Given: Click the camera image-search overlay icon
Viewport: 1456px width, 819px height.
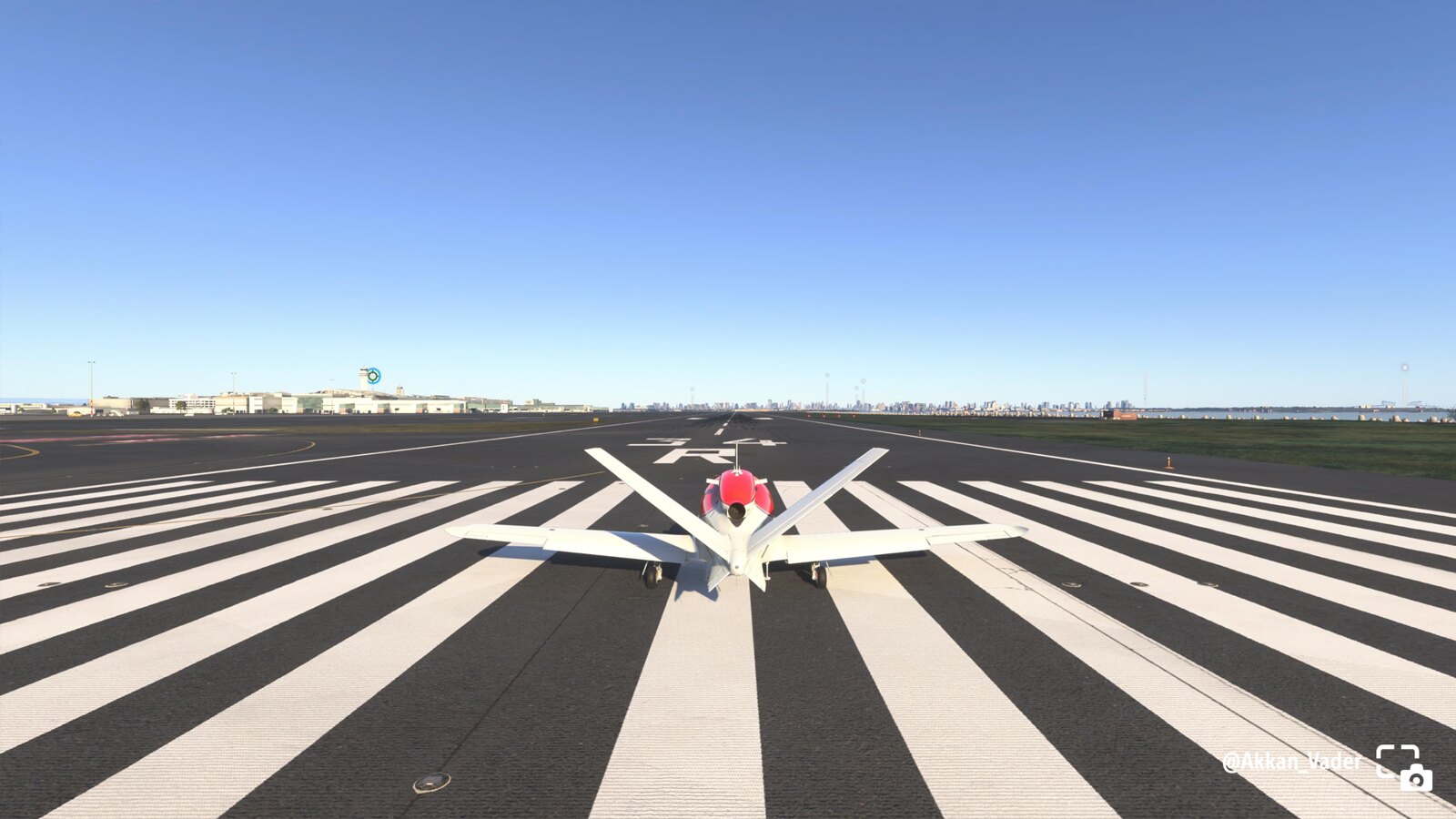Looking at the screenshot, I should coord(1403,767).
